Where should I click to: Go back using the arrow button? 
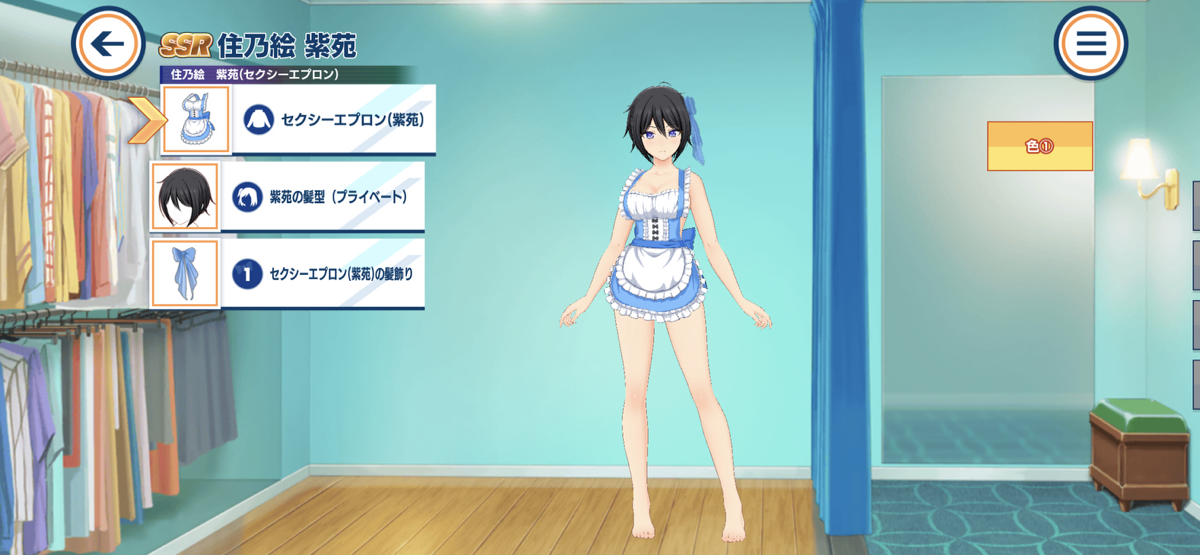click(108, 44)
